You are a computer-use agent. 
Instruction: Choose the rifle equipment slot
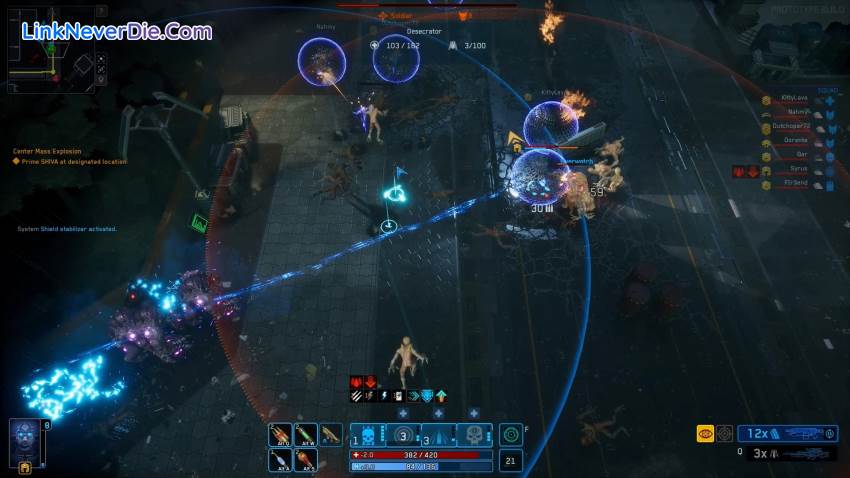331,435
